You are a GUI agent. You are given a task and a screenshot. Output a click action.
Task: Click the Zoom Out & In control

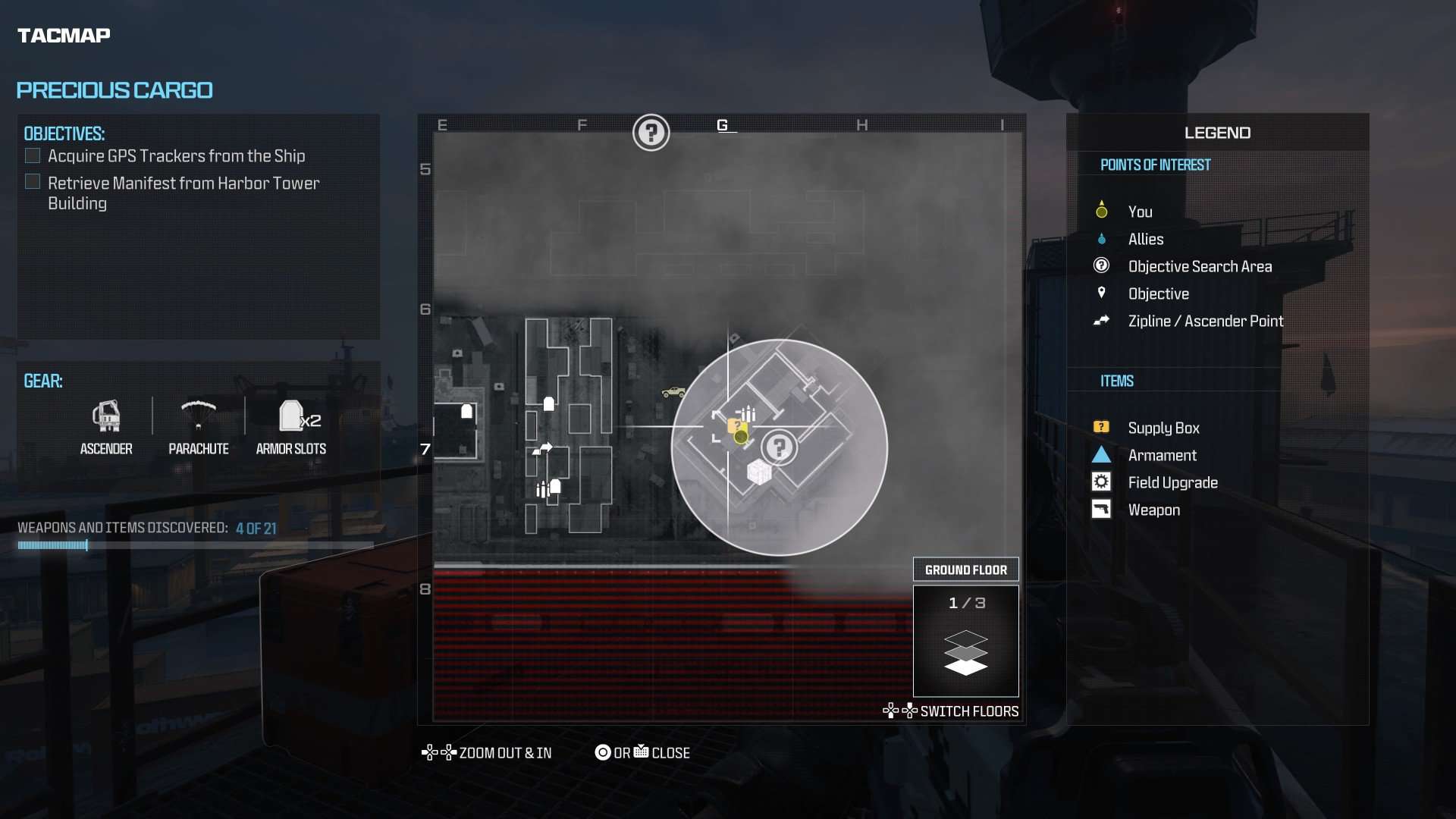486,752
